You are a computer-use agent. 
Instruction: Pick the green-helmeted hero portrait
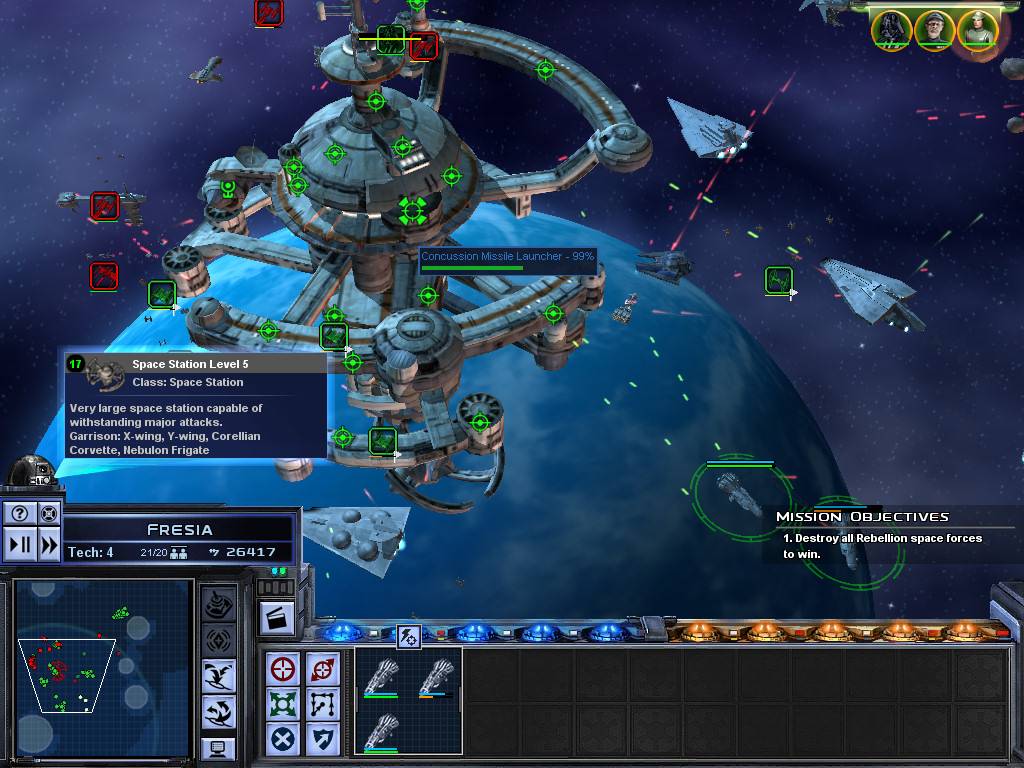(x=978, y=29)
